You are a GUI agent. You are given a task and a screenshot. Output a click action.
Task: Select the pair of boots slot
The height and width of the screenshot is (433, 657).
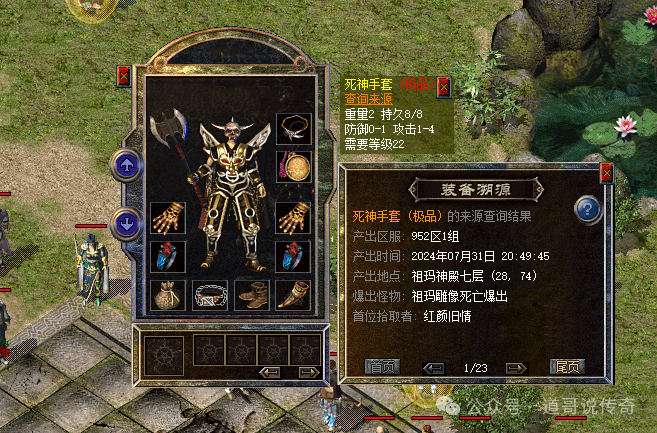[x=251, y=295]
